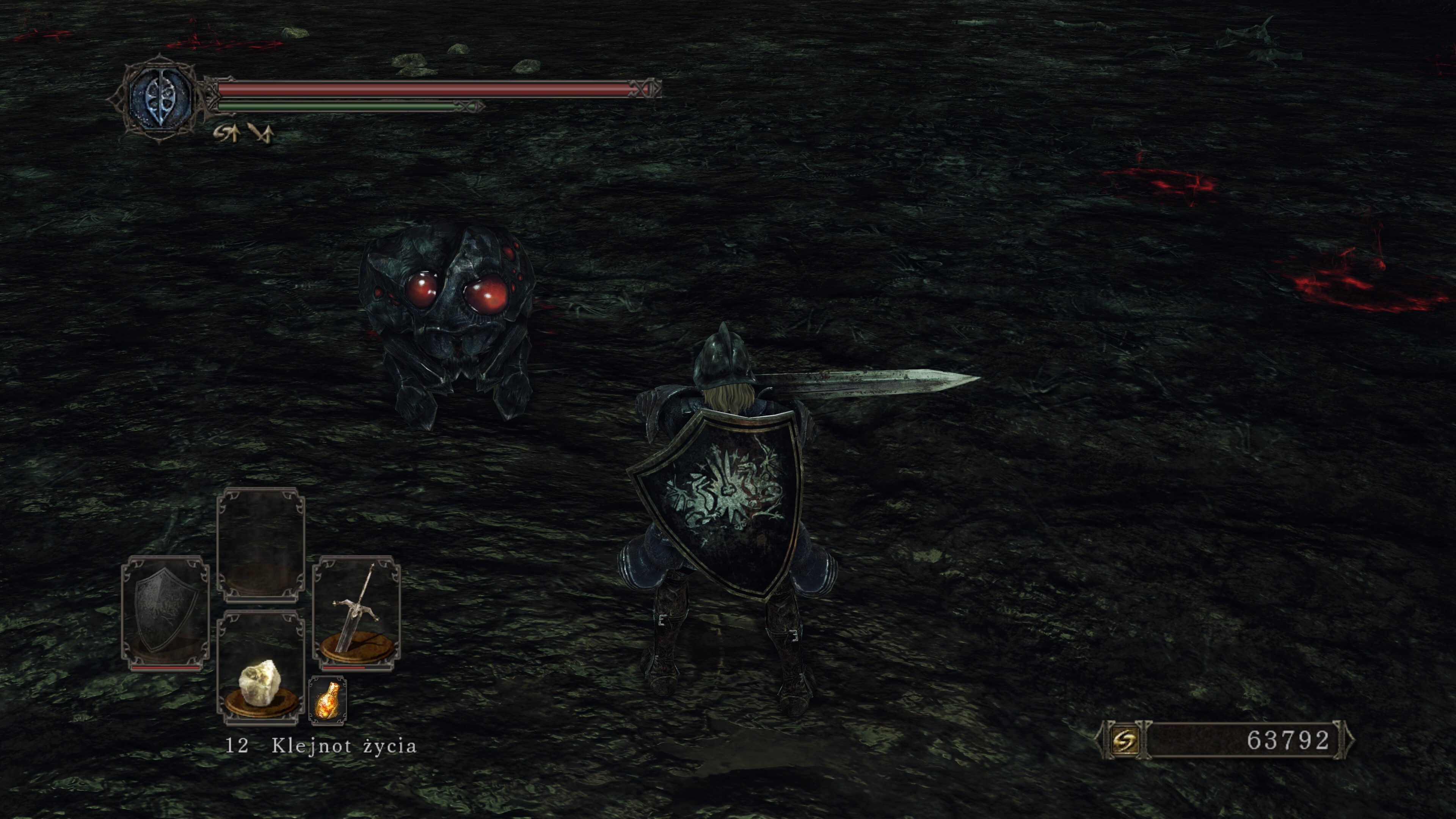
Task: Select the right-hand greatsword equipment slot
Action: pos(357,613)
